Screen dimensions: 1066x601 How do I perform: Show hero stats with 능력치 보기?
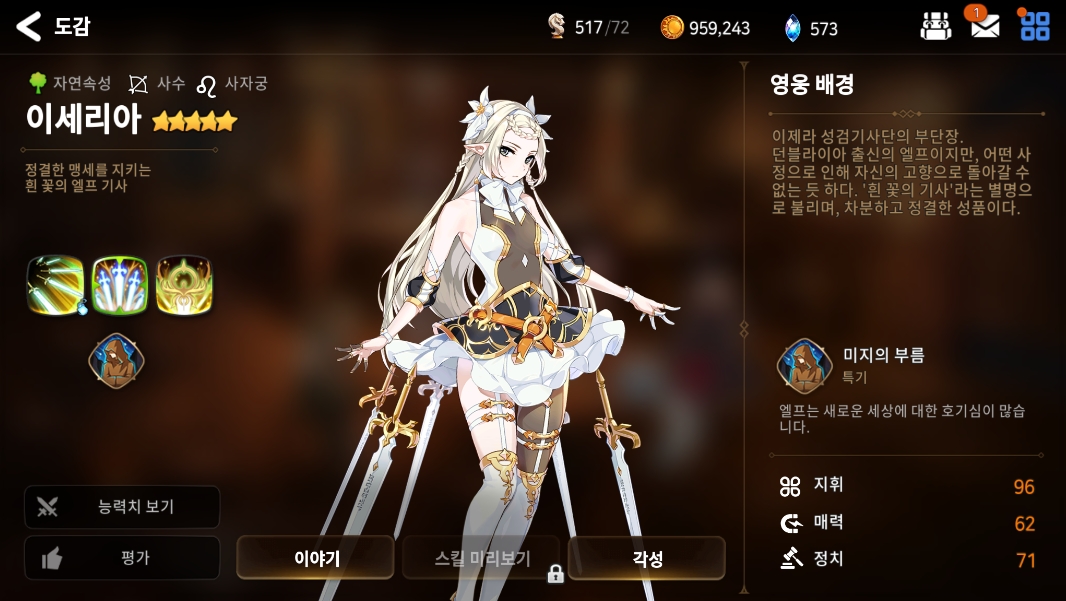122,507
